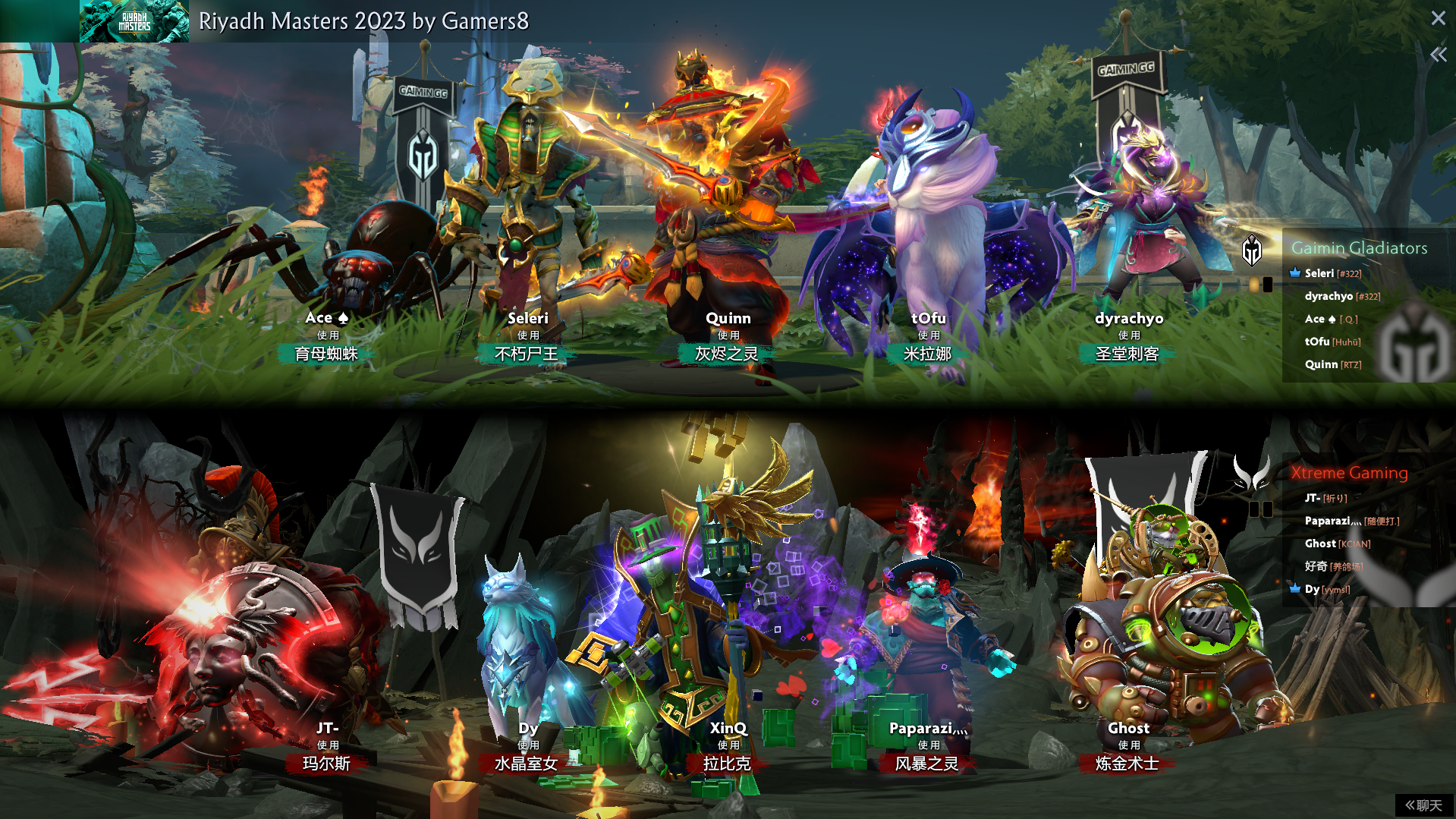The height and width of the screenshot is (819, 1456).
Task: Select Seleri in the Gaimin Gladiators roster
Action: (x=1319, y=273)
